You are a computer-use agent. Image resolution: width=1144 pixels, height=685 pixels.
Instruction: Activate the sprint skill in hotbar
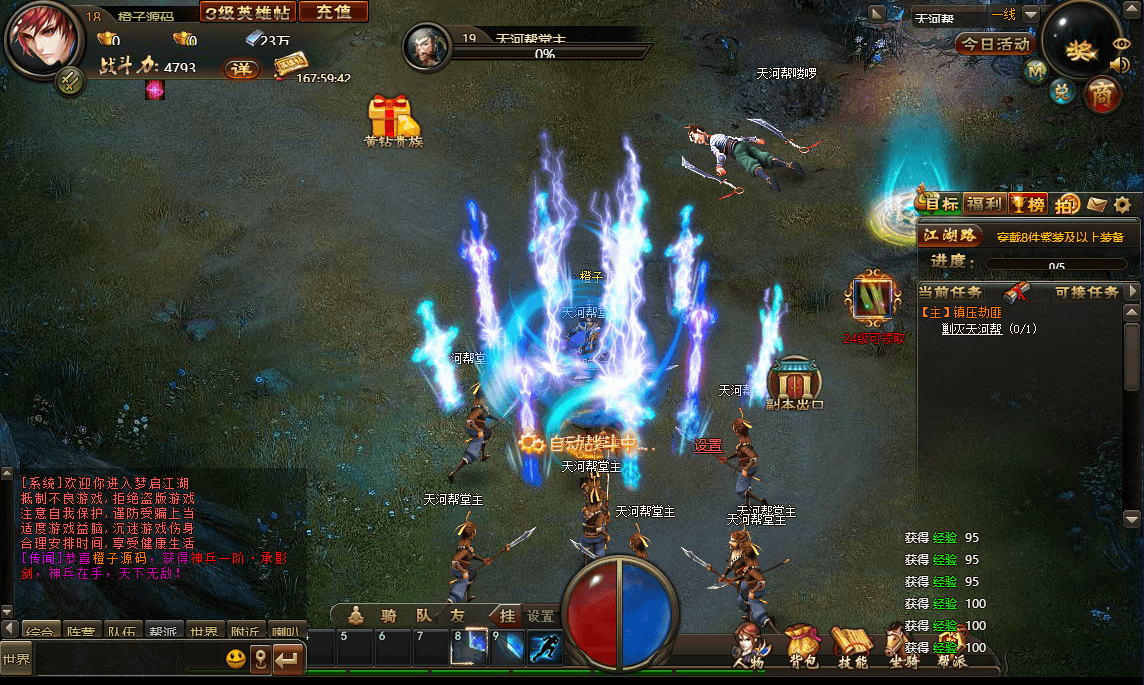tap(545, 648)
